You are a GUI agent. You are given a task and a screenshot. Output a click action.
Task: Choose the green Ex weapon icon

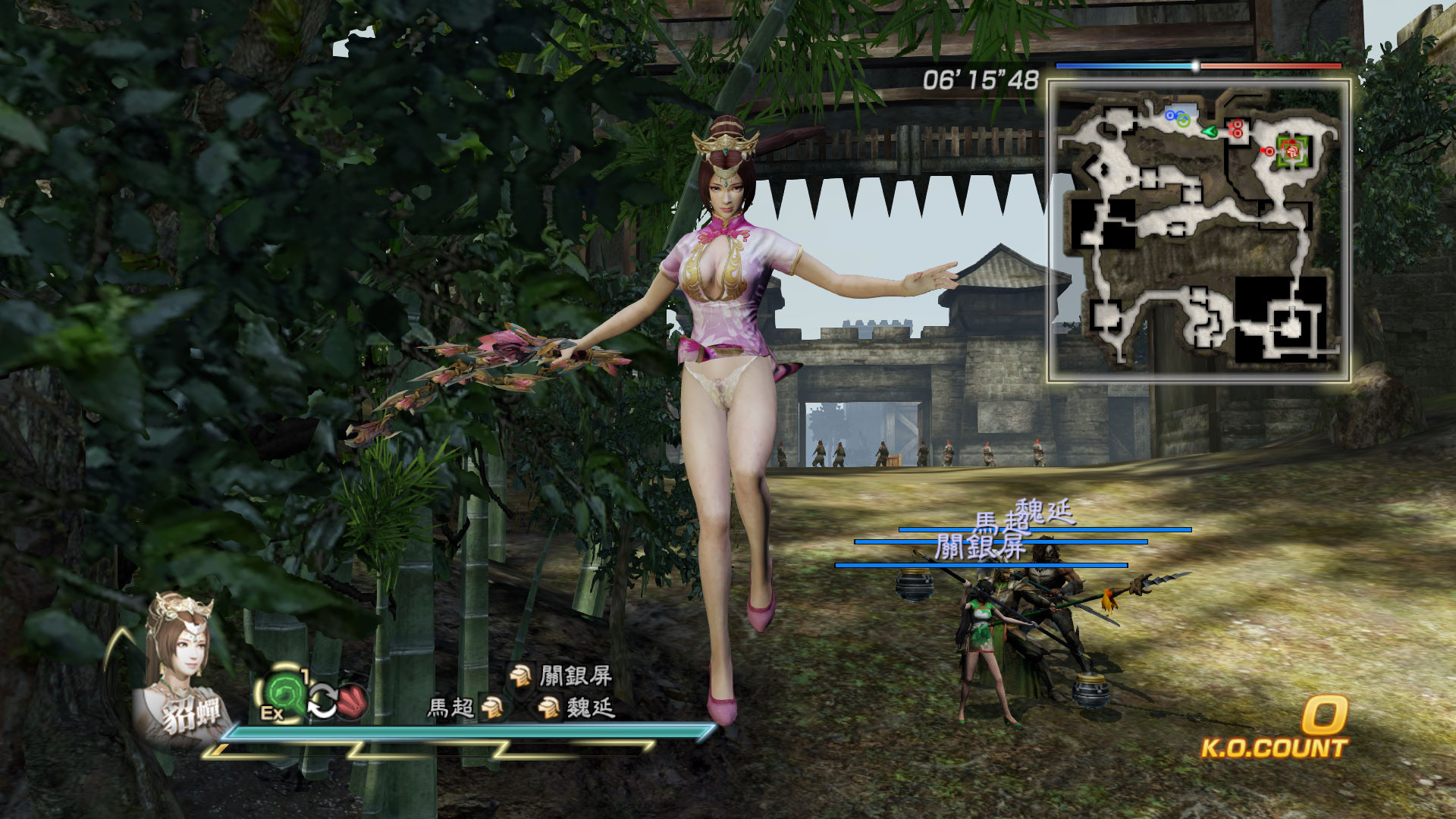click(x=284, y=694)
